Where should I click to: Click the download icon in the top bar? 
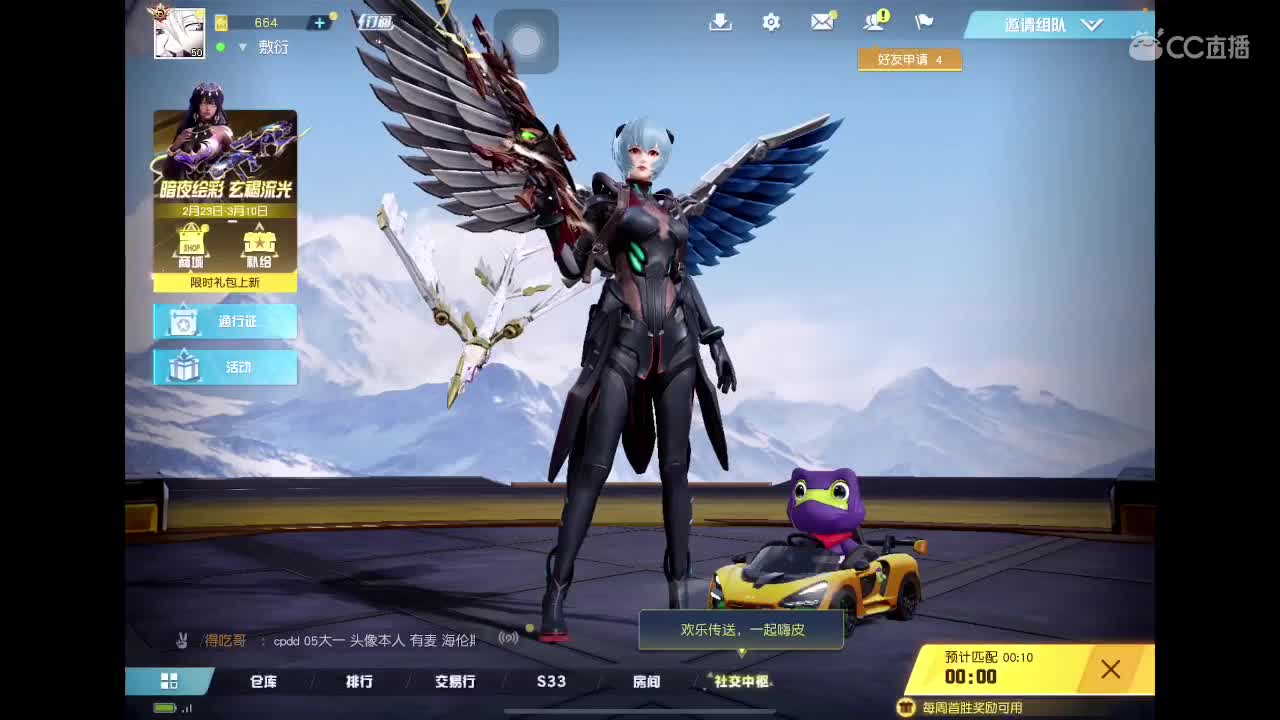tap(721, 21)
